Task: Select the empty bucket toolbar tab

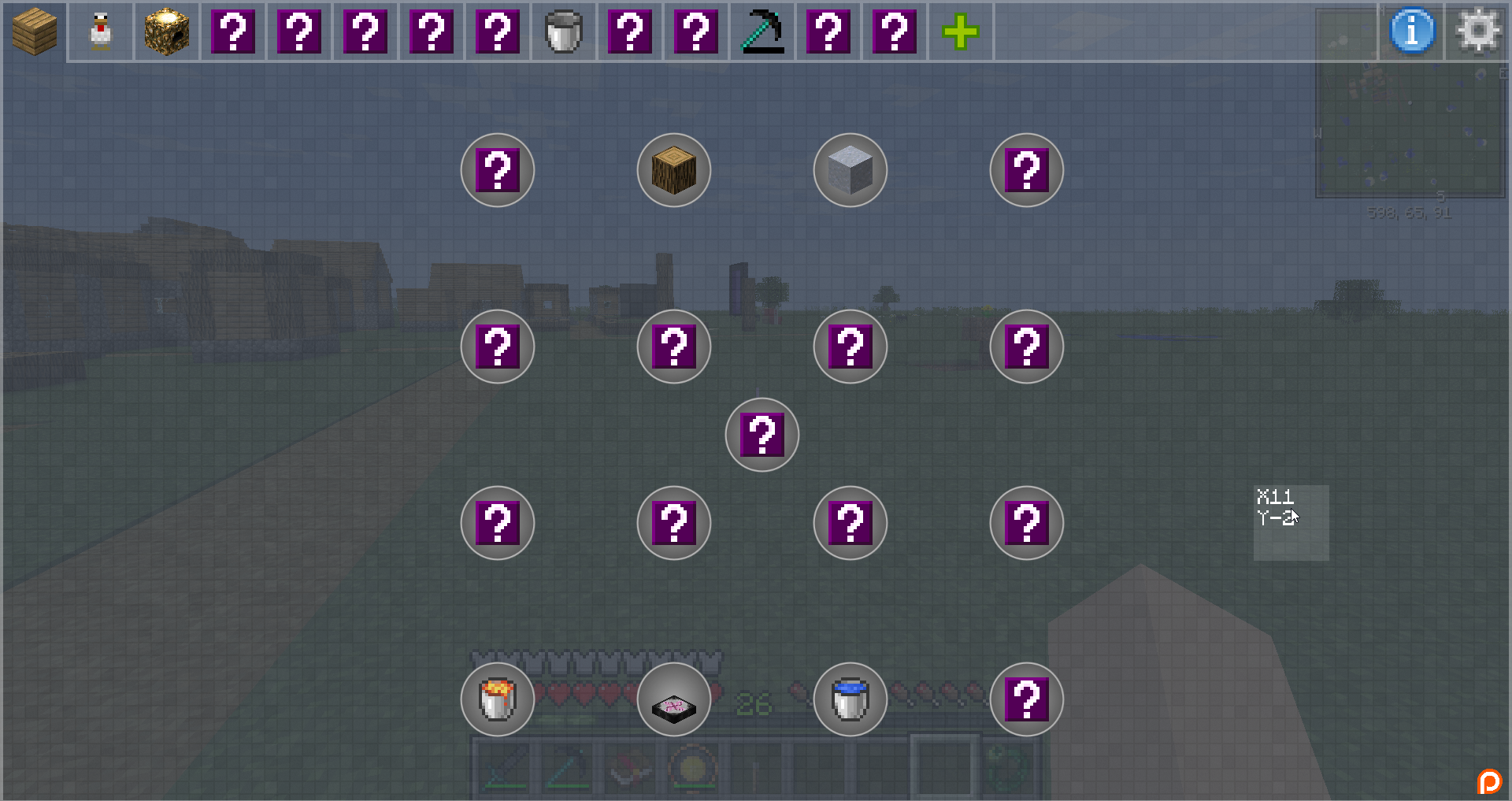Action: pyautogui.click(x=564, y=32)
